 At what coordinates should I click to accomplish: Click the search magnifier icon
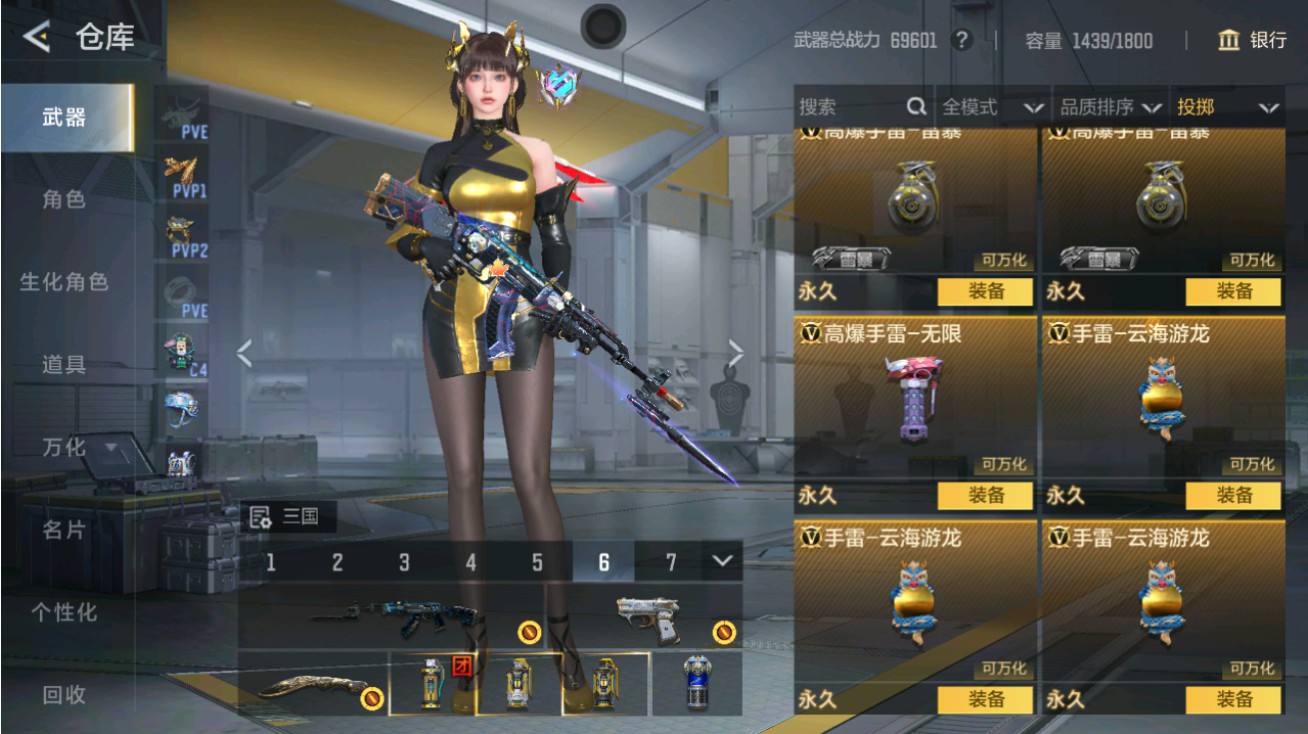[x=915, y=107]
